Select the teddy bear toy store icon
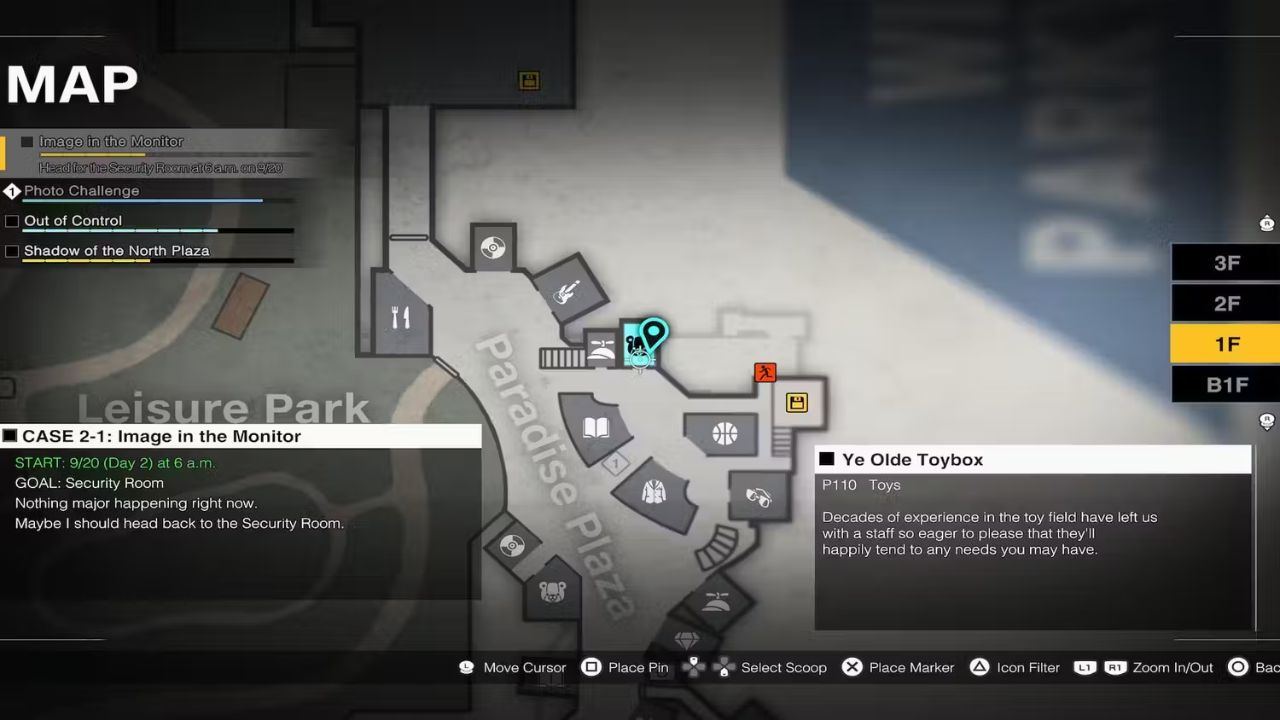The height and width of the screenshot is (720, 1280). click(x=551, y=590)
